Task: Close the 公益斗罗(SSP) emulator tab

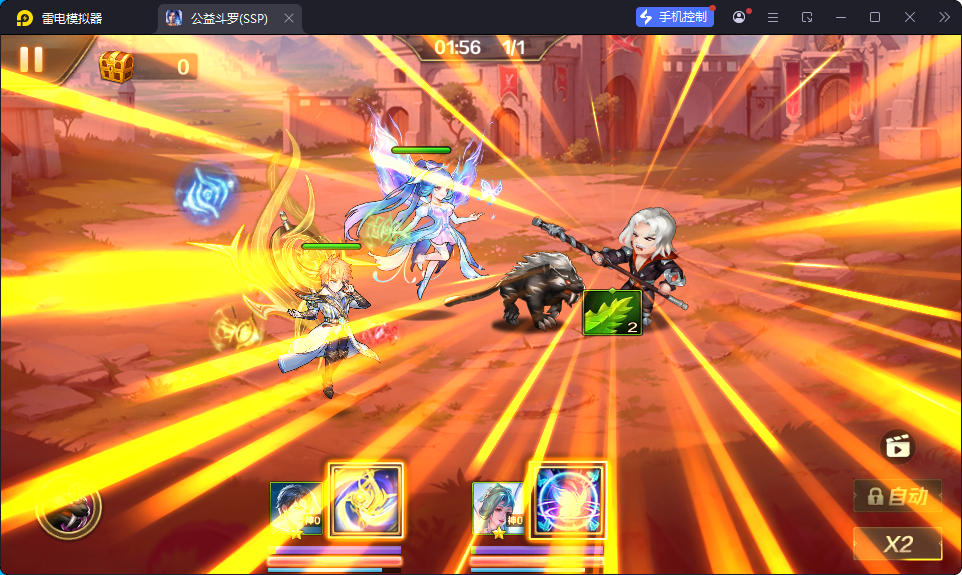Action: coord(289,18)
